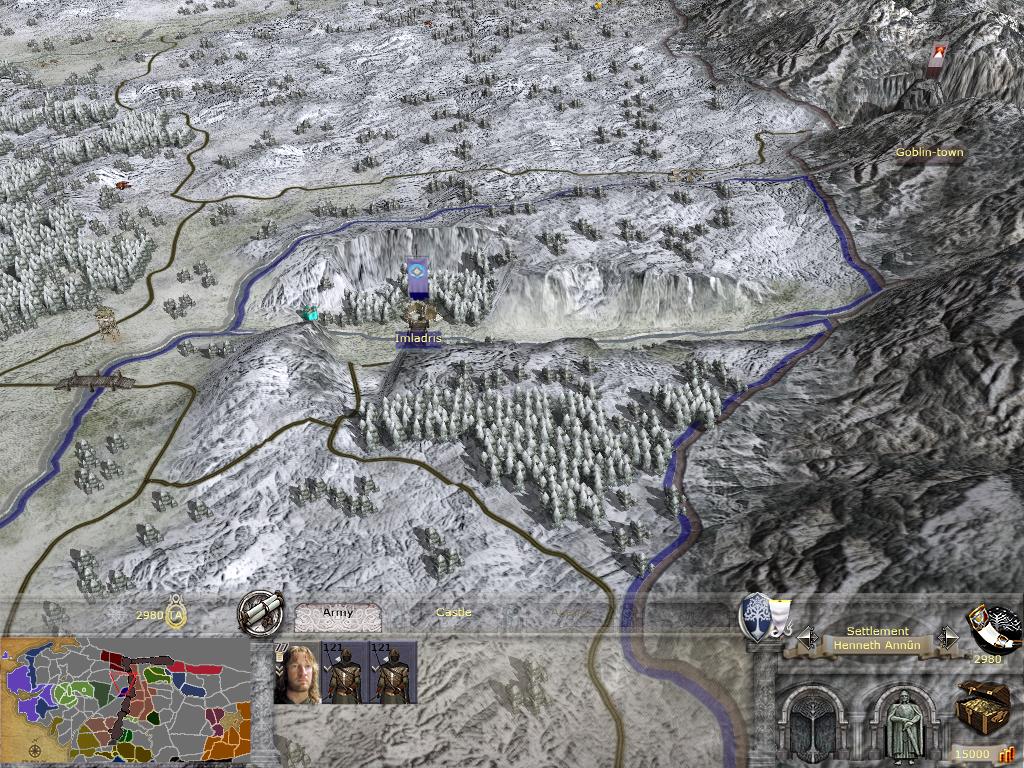The width and height of the screenshot is (1024, 768).
Task: Cycle to the previous settlement arrow
Action: [x=808, y=637]
